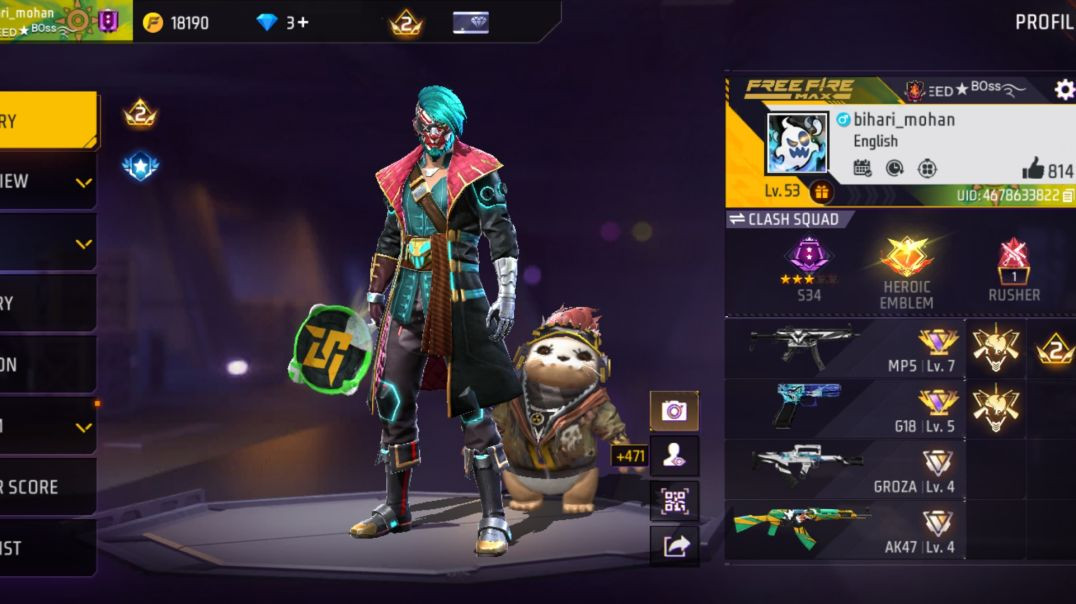Viewport: 1076px width, 604px height.
Task: Click the gold coin balance
Action: pyautogui.click(x=176, y=22)
